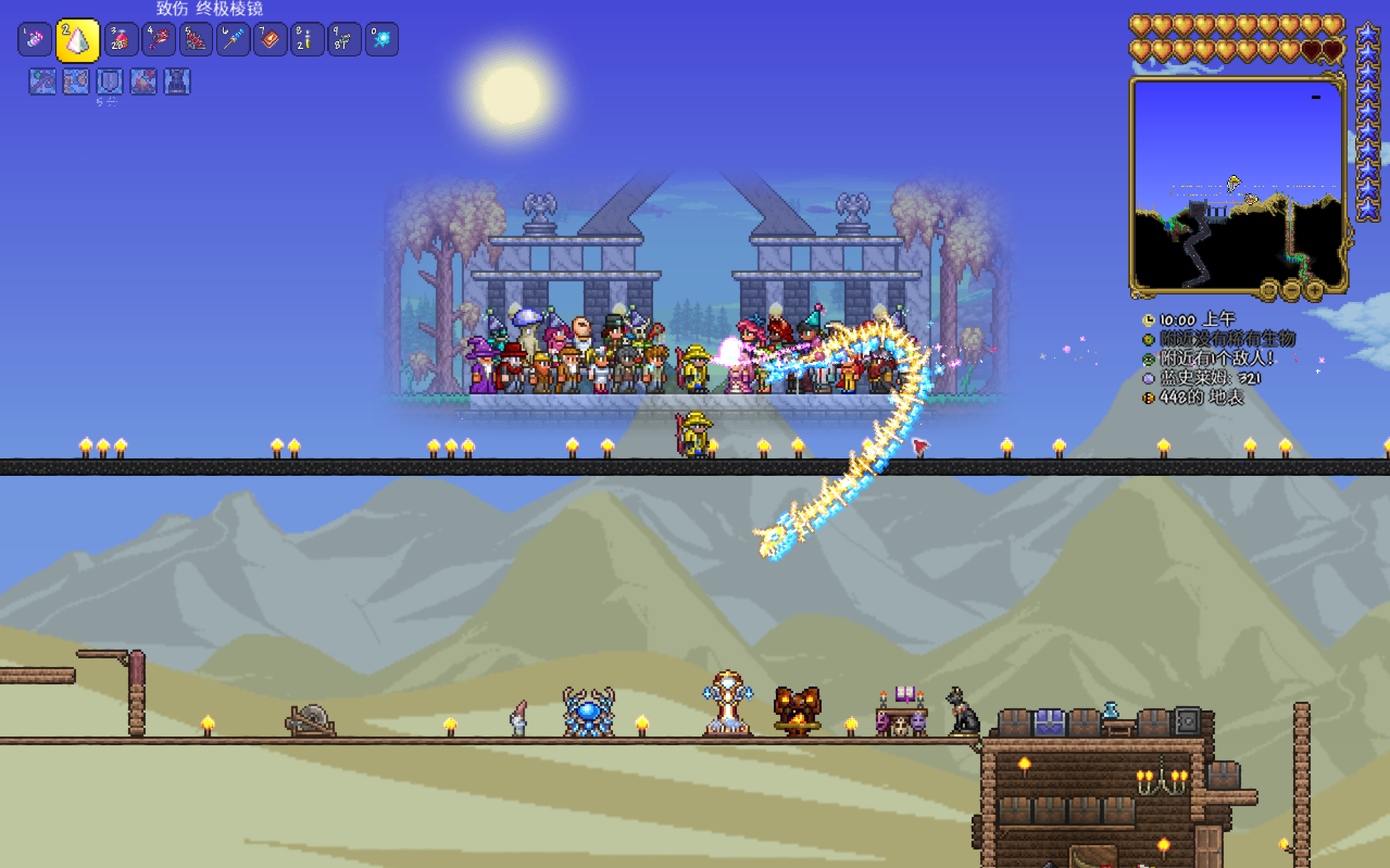Select the Last Prism hotbar slot
1390x868 pixels.
[78, 40]
